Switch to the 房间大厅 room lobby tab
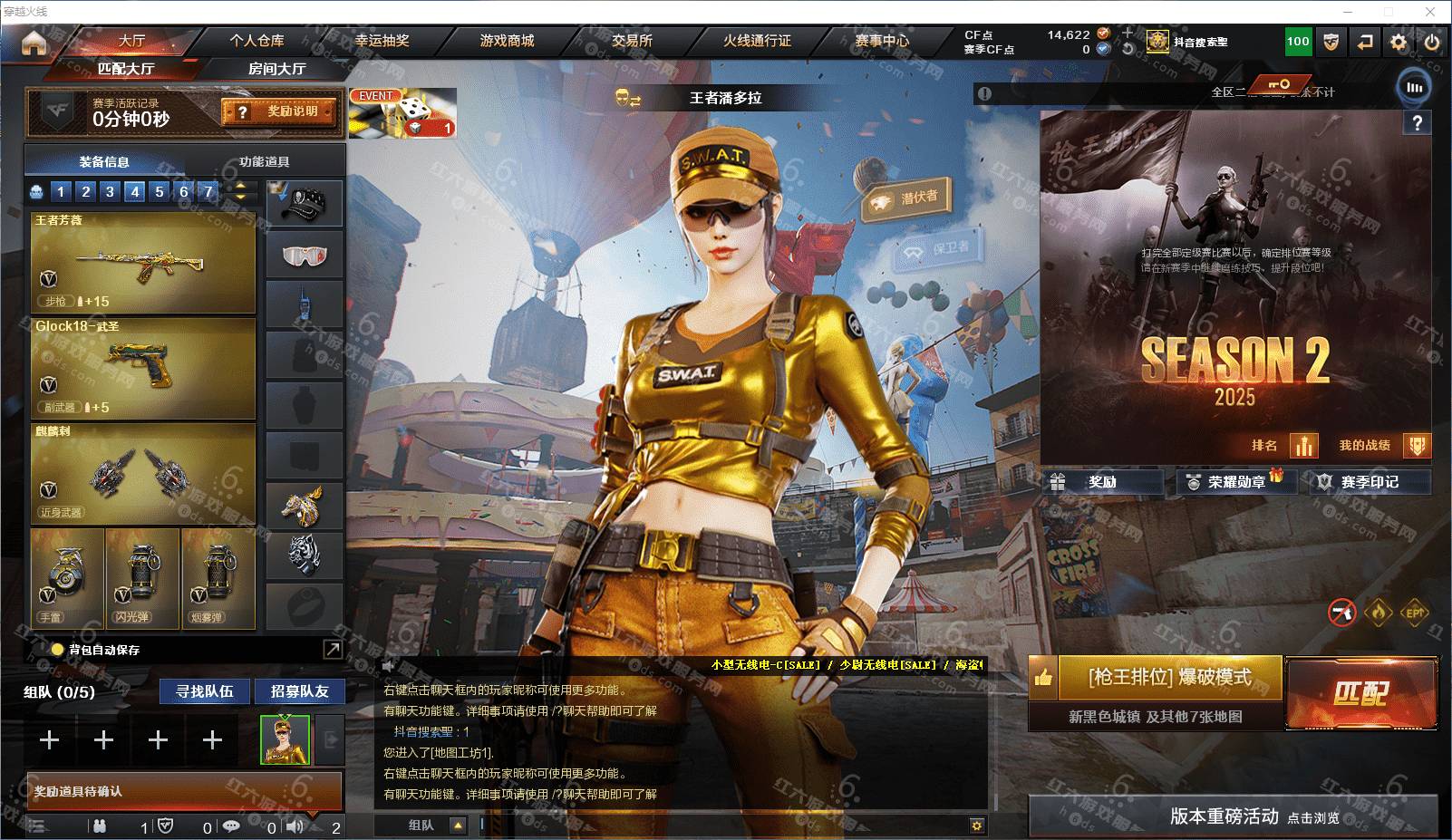 [x=276, y=69]
